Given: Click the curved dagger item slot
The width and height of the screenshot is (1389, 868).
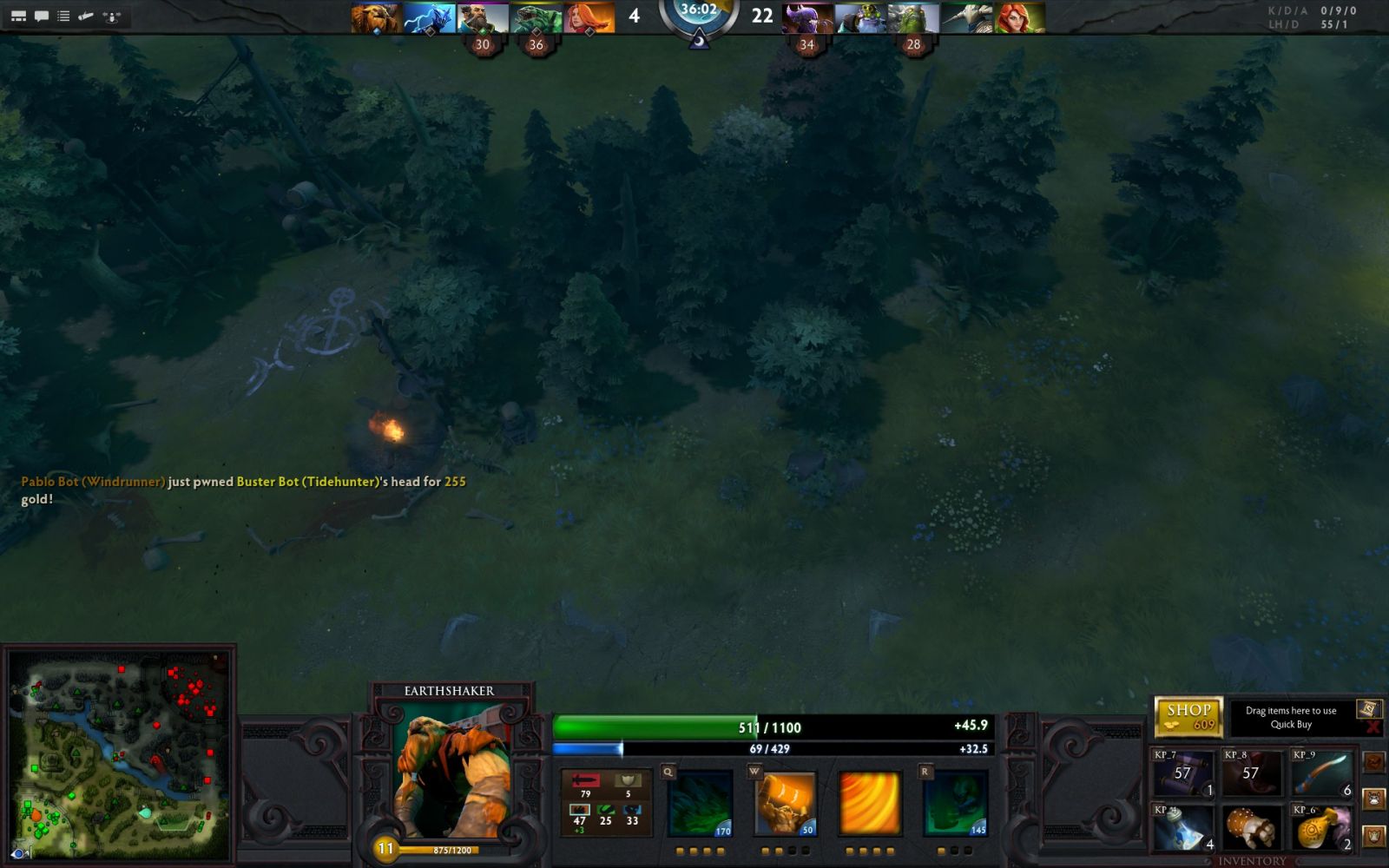Looking at the screenshot, I should [x=1320, y=773].
